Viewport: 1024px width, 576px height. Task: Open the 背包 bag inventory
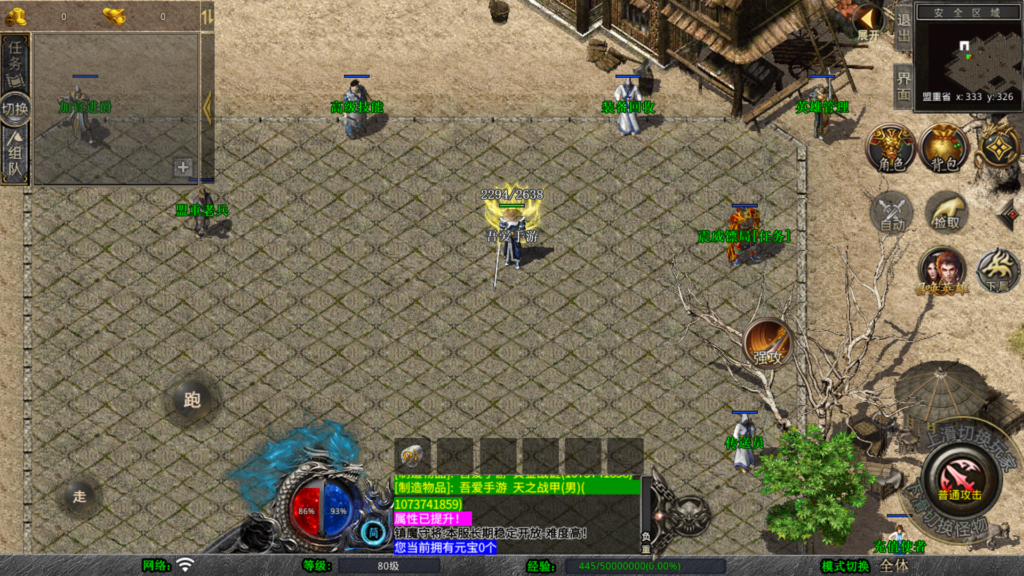943,148
